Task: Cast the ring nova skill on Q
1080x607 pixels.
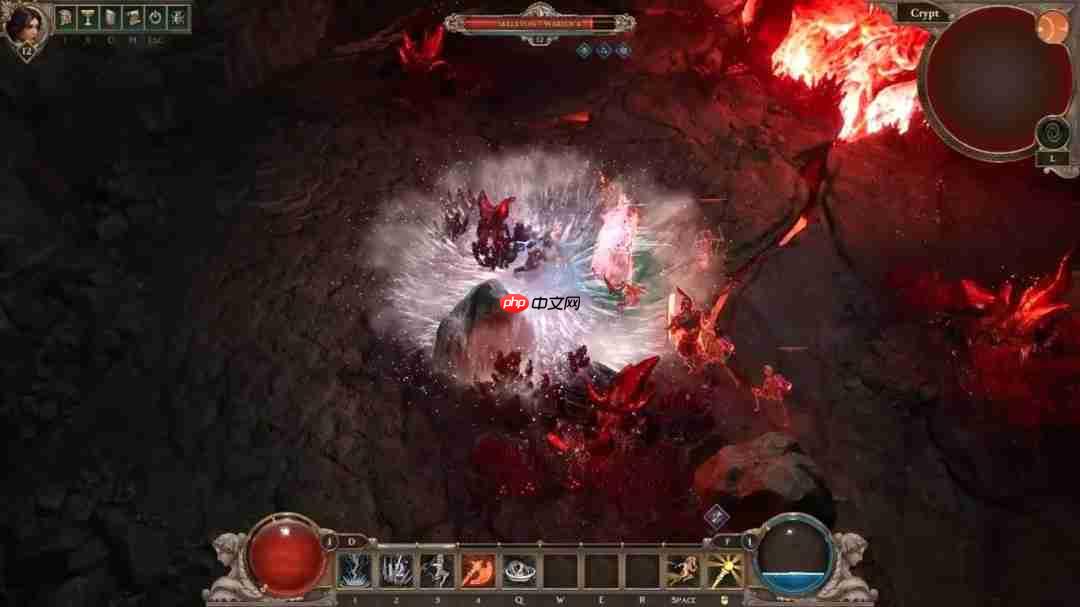Action: point(519,571)
